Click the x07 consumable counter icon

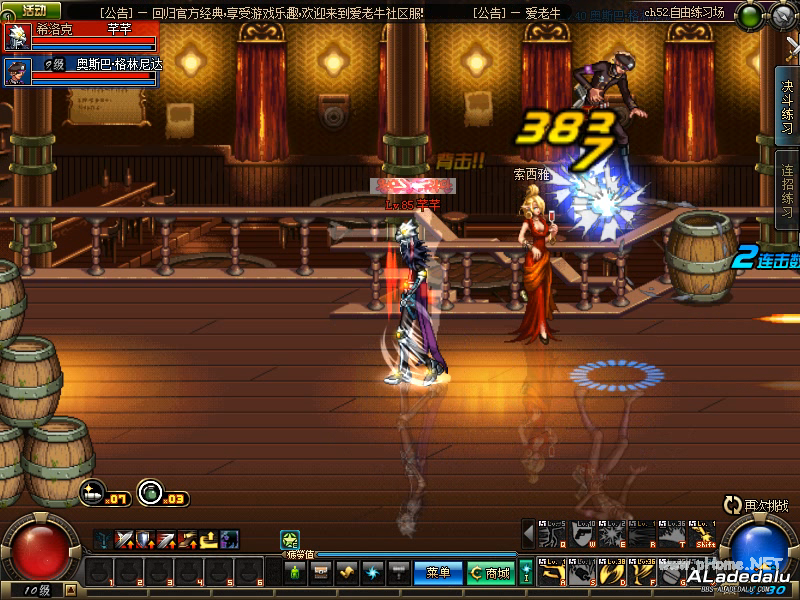click(92, 492)
